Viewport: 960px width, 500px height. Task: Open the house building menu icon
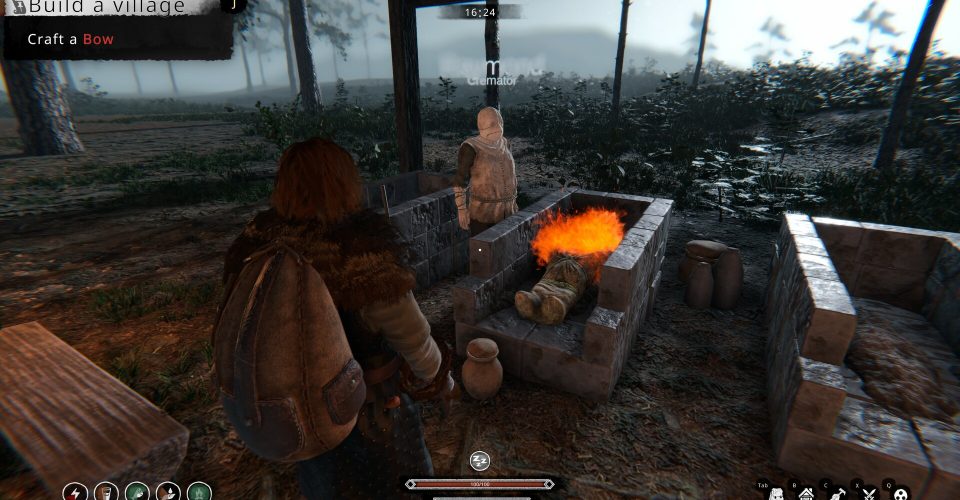pos(806,493)
